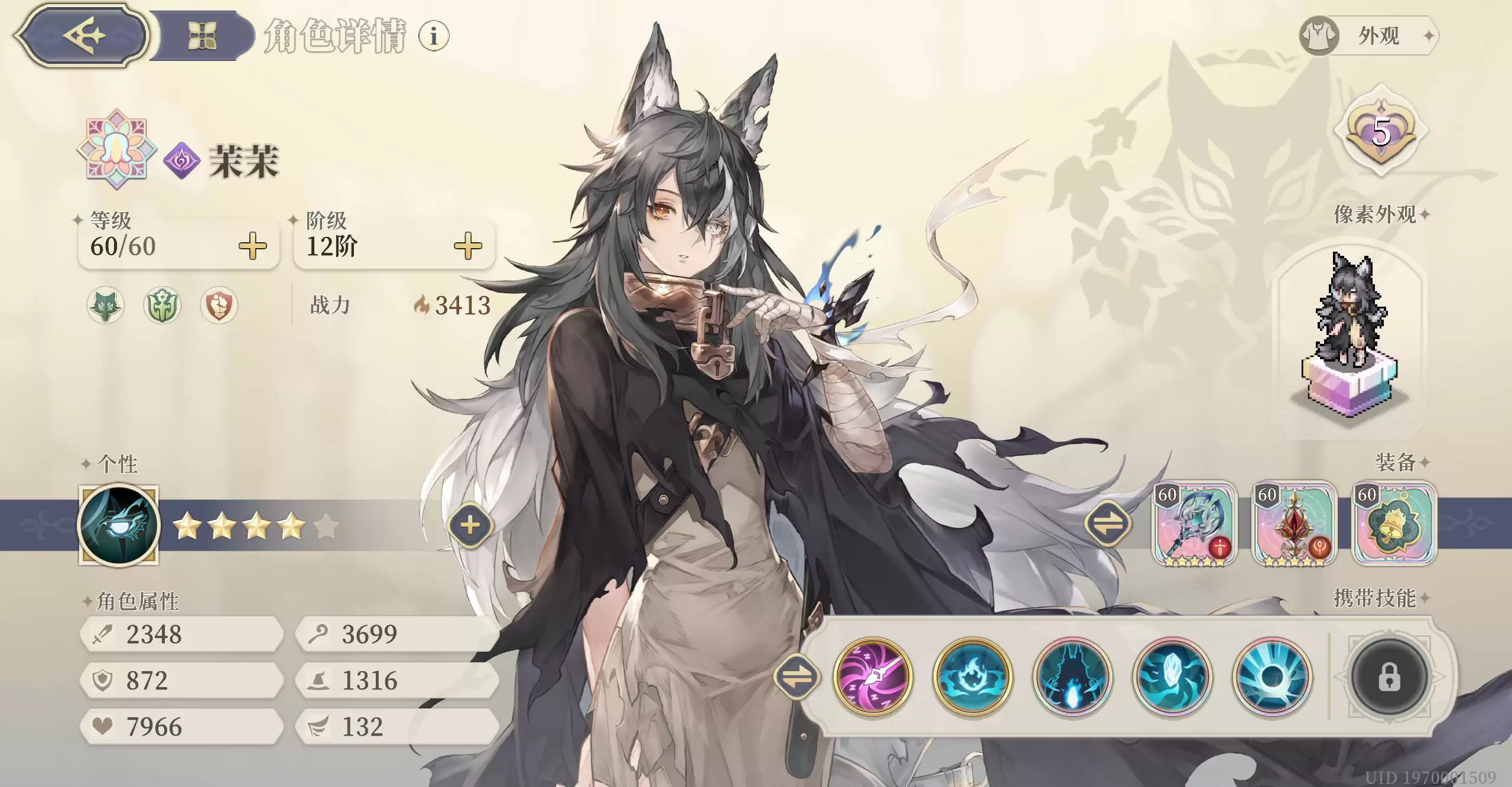Select the golden bell equipment slot
The height and width of the screenshot is (787, 1512).
(x=1394, y=524)
